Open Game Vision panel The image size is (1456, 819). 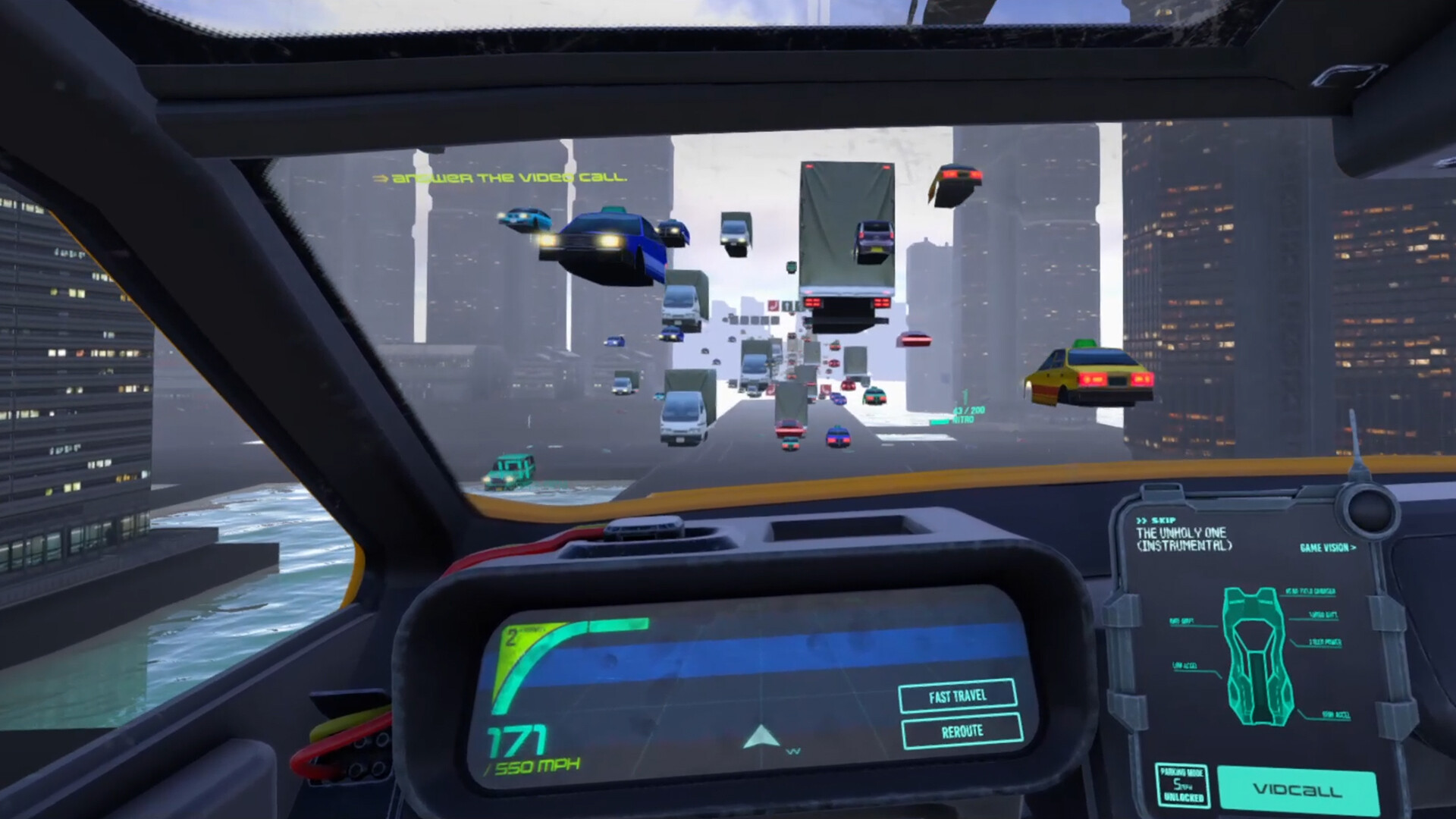(x=1328, y=548)
